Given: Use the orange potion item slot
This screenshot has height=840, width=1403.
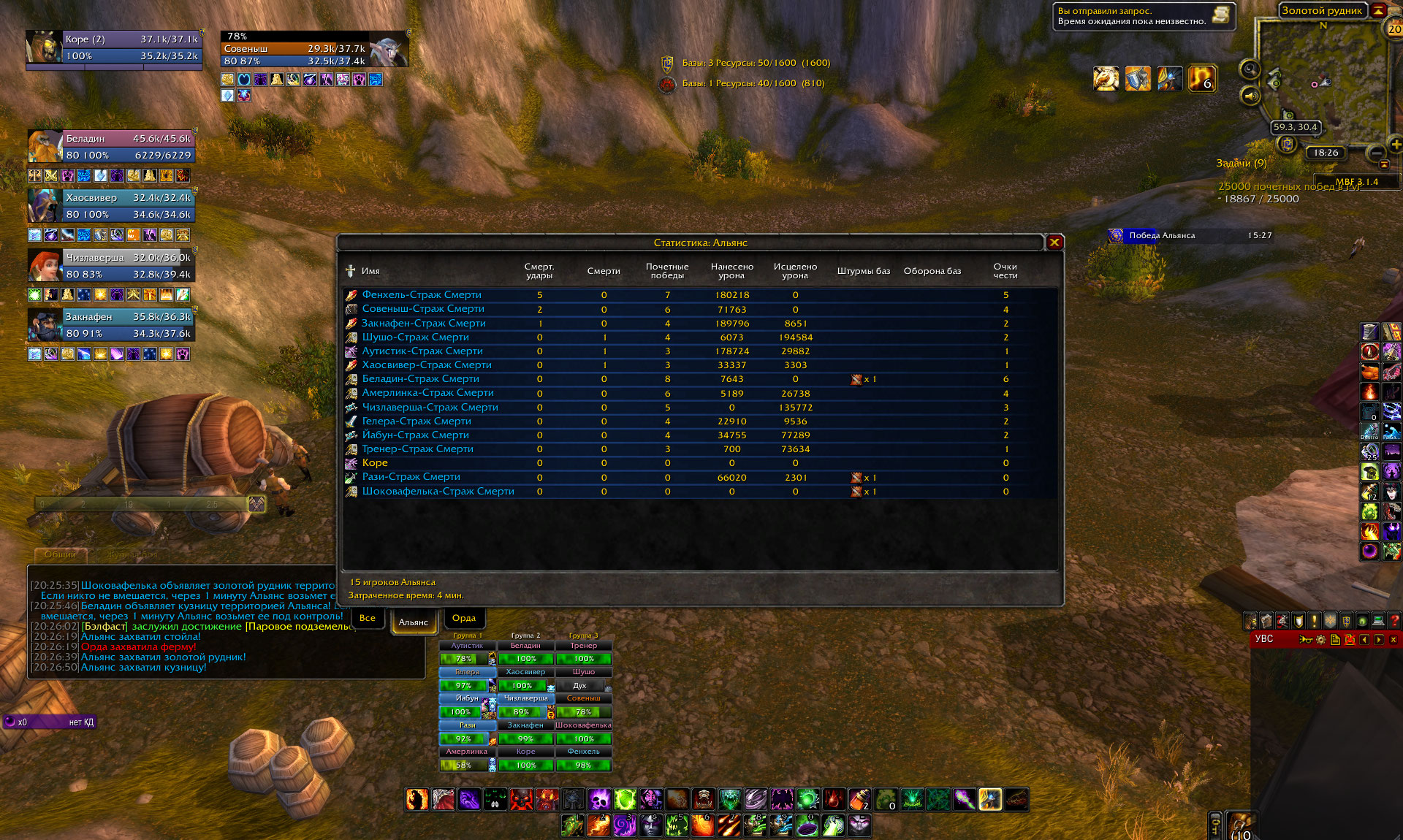Looking at the screenshot, I should pyautogui.click(x=859, y=799).
